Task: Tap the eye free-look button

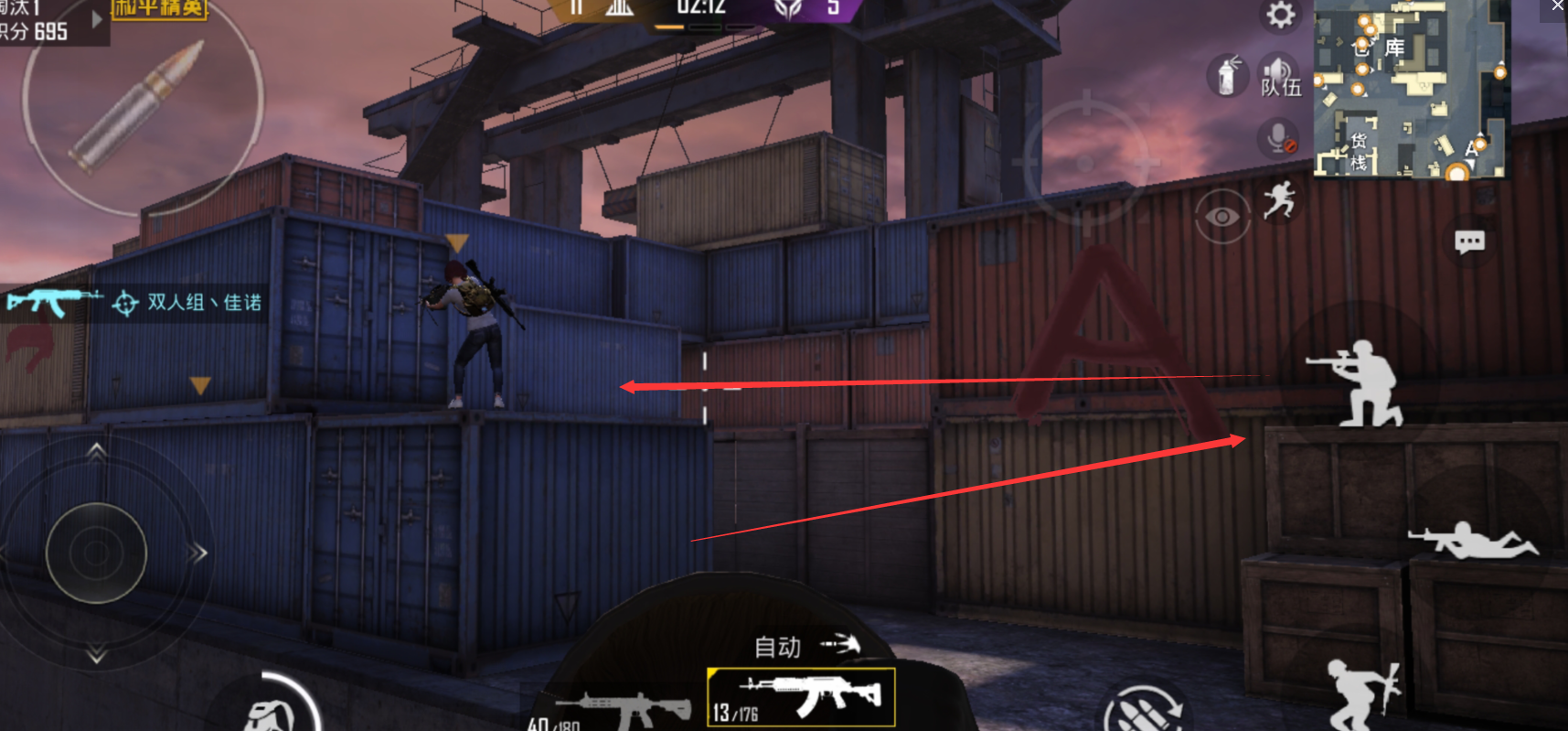Action: tap(1222, 217)
